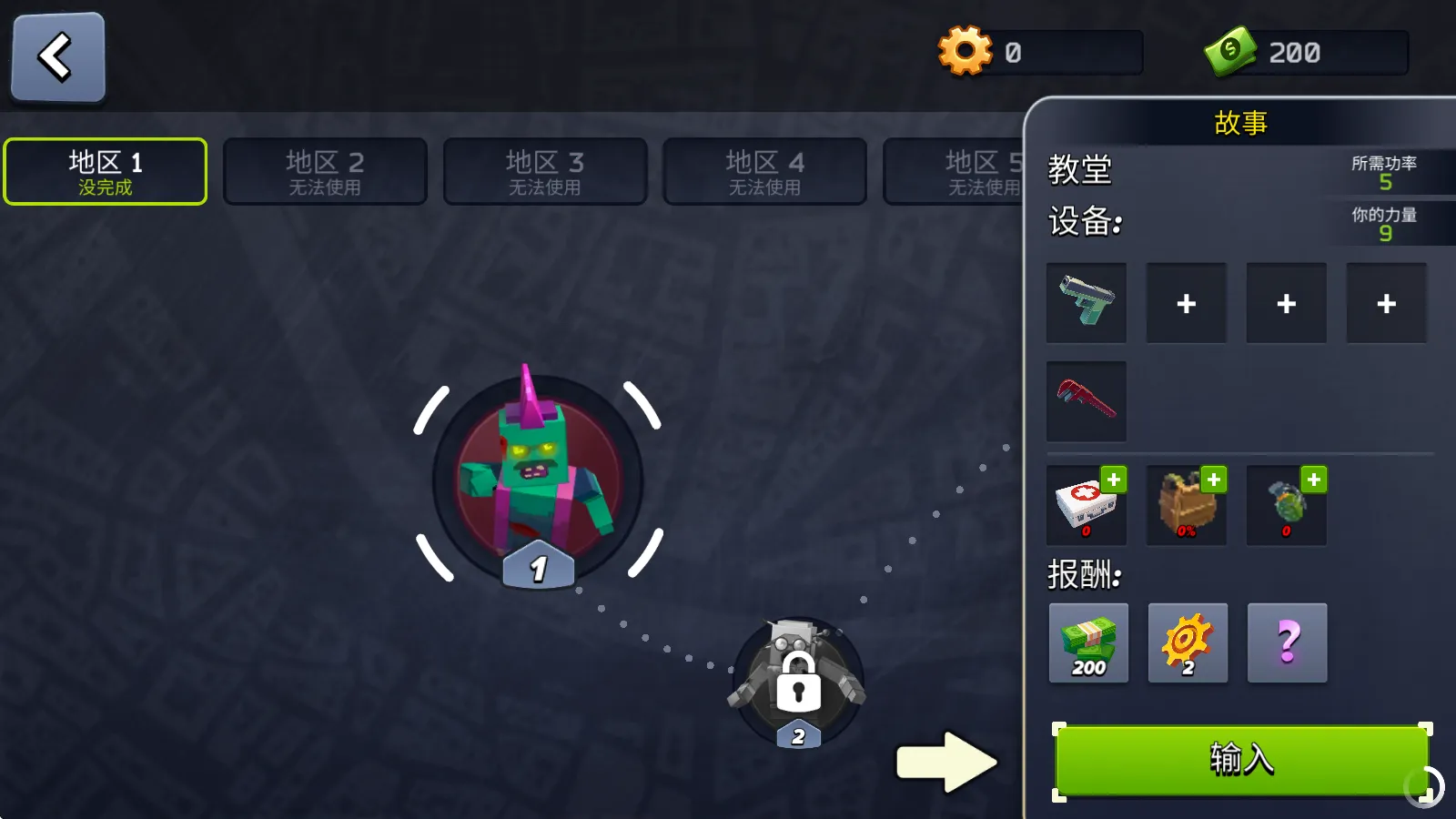Click the 2 gears reward icon

coord(1188,643)
